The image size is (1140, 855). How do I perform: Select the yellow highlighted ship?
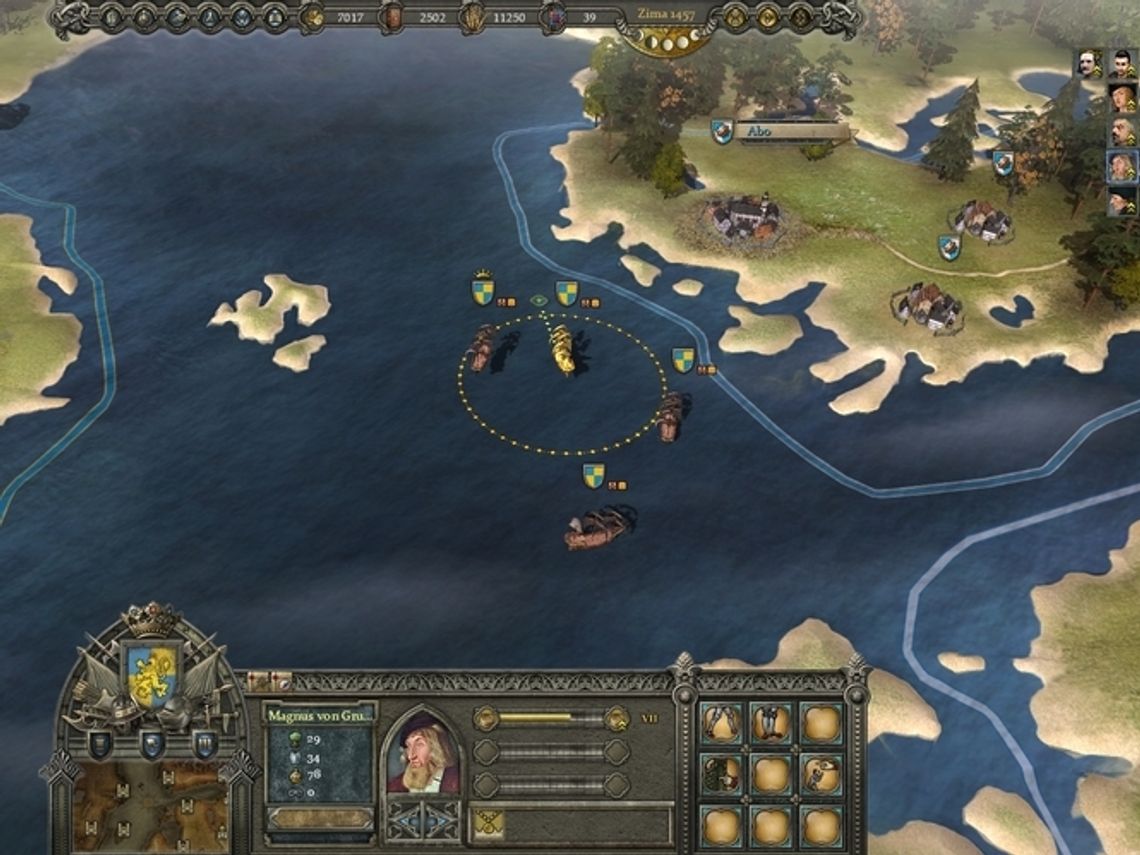(562, 350)
